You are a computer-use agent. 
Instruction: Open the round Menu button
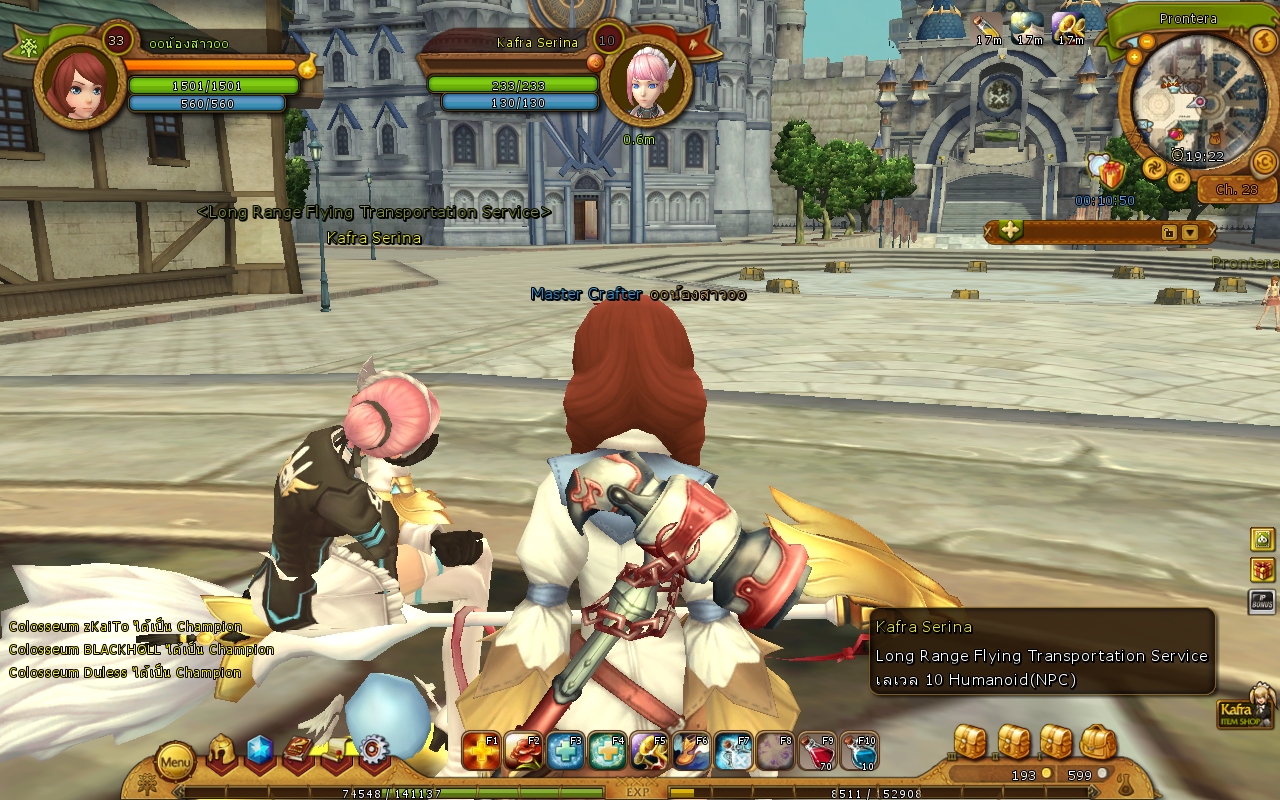[175, 763]
